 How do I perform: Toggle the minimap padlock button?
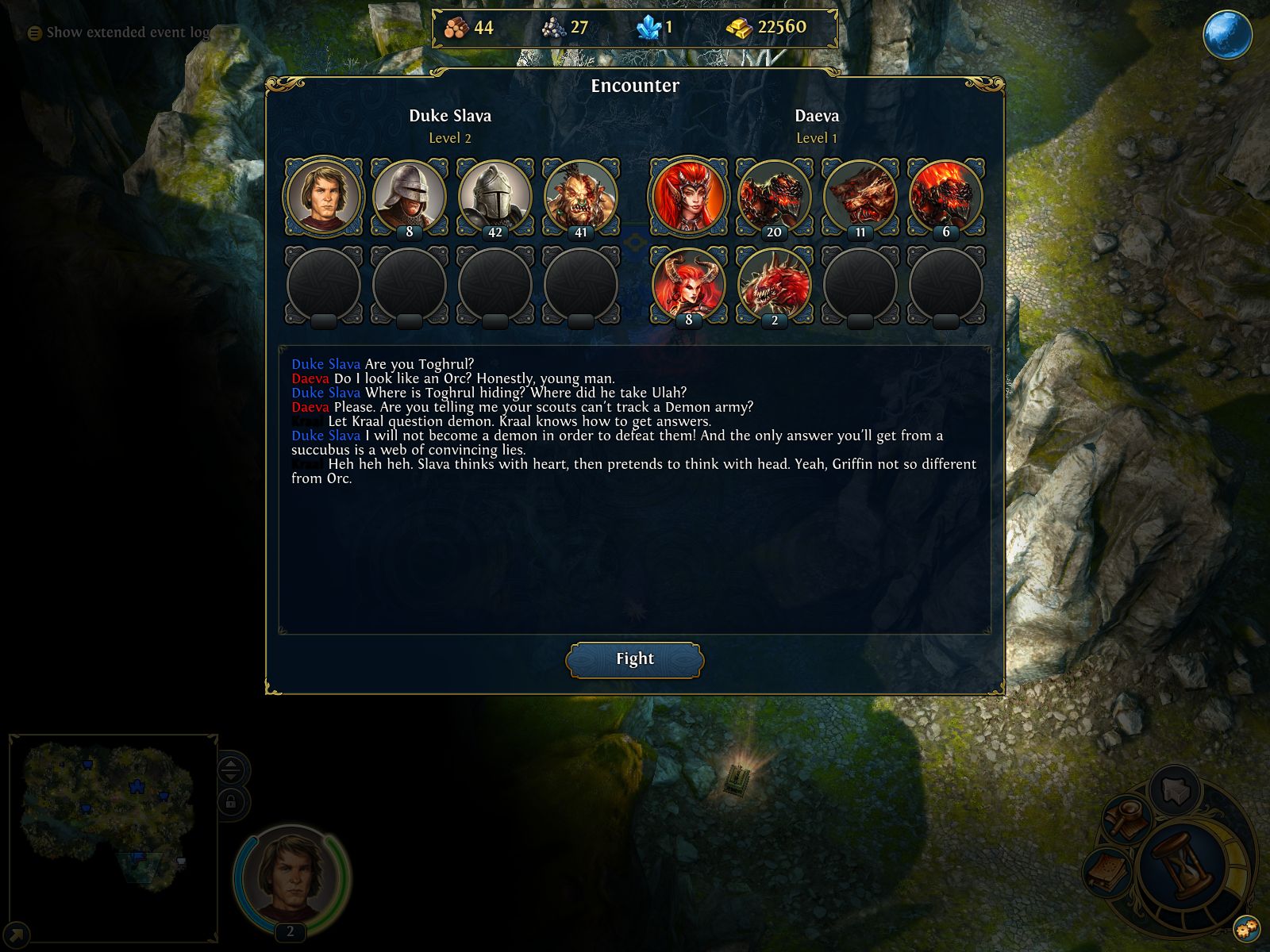pos(231,802)
